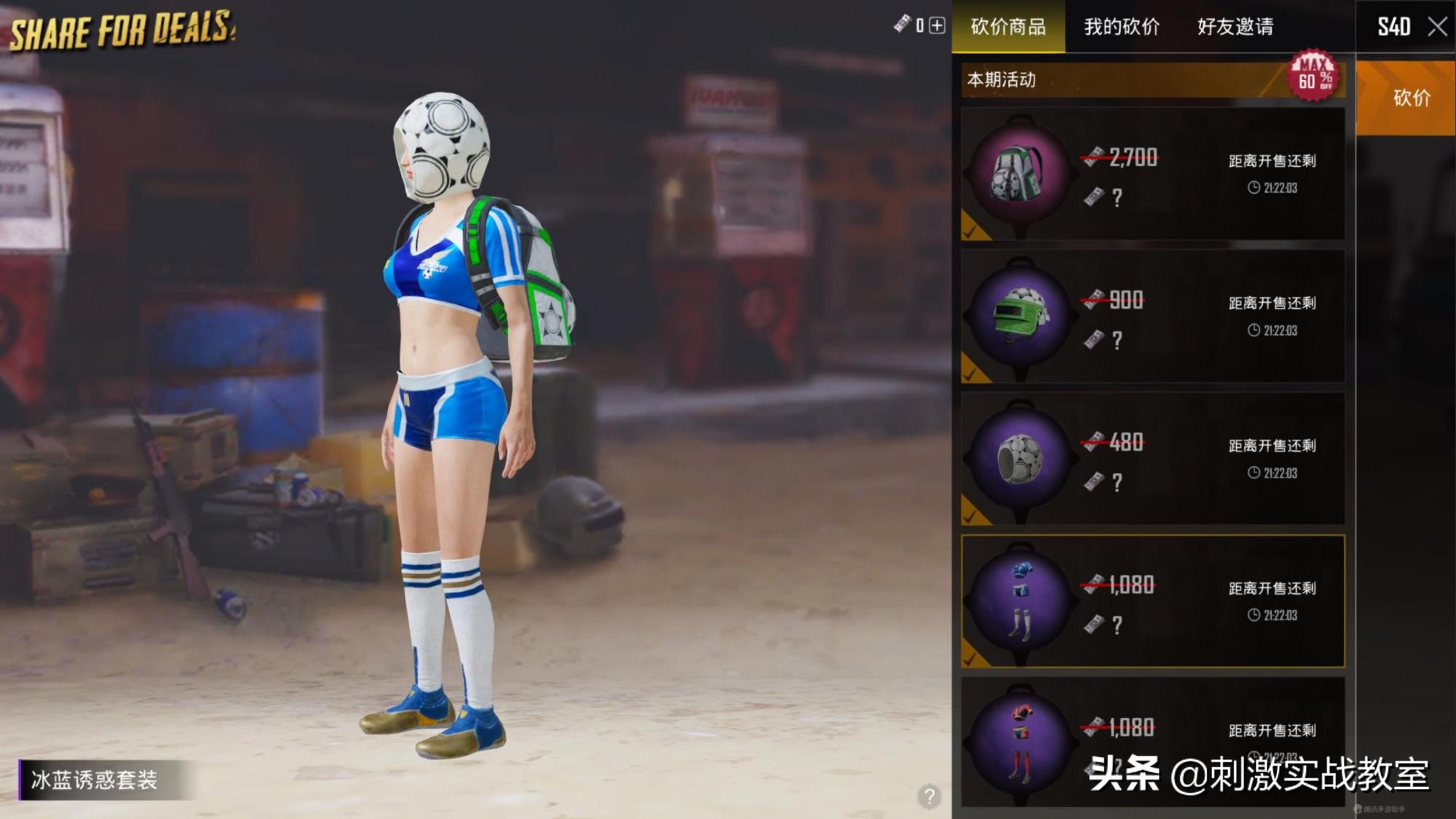Click the MAX 60% OFF badge

pyautogui.click(x=1314, y=79)
